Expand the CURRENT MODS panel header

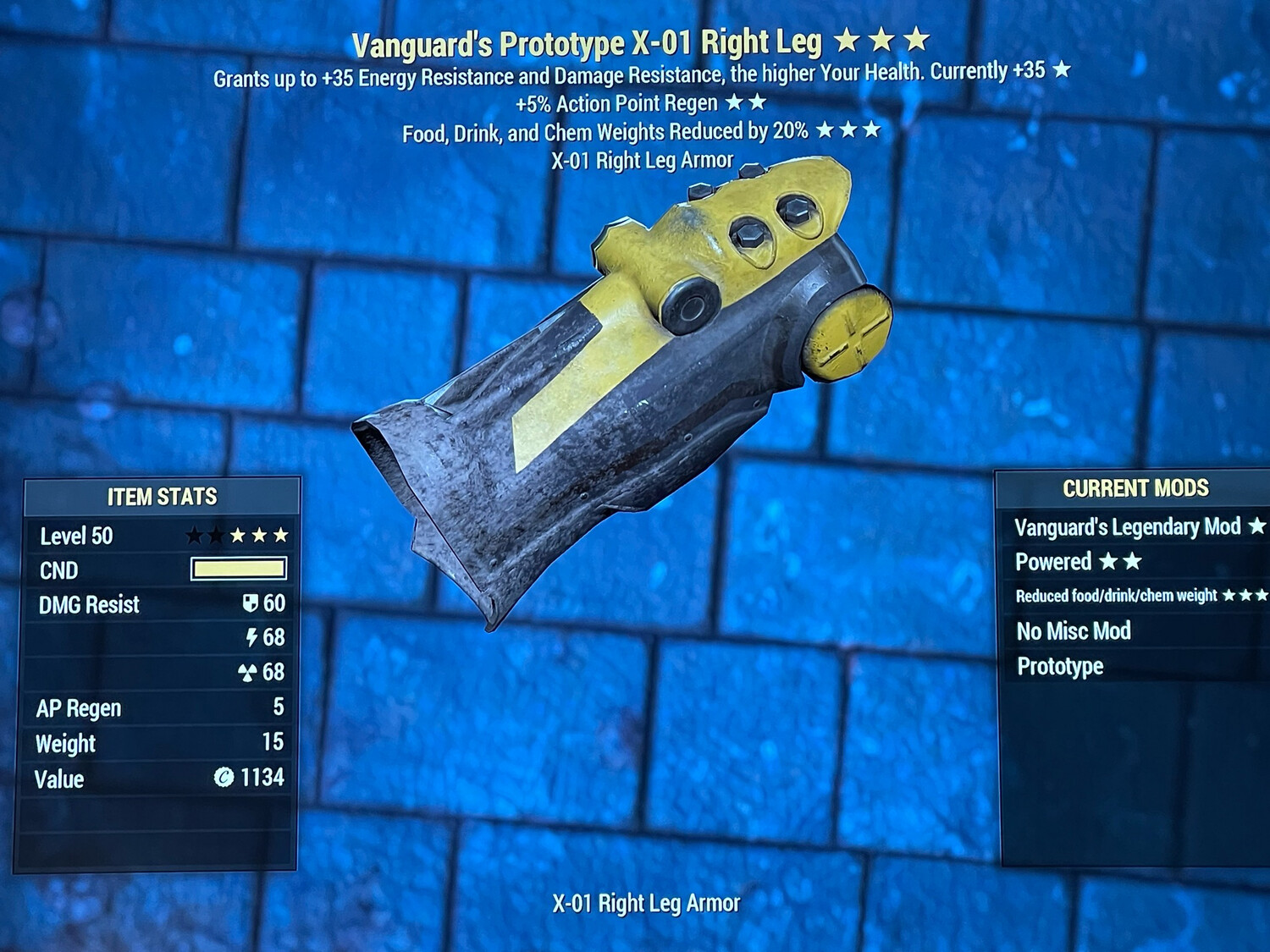[1135, 488]
